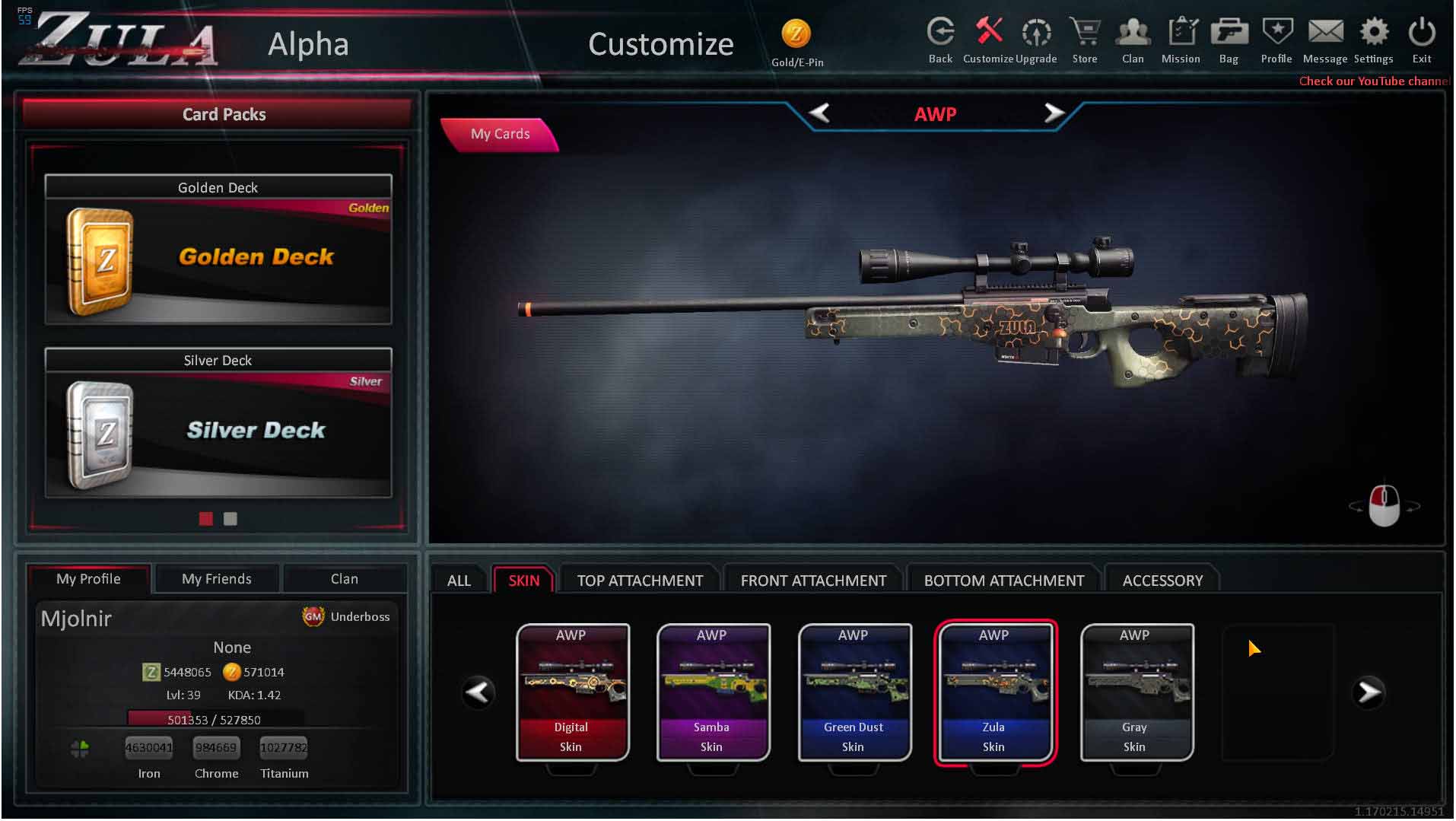
Task: Open the Gold/E-Pin coin shop
Action: [x=796, y=41]
